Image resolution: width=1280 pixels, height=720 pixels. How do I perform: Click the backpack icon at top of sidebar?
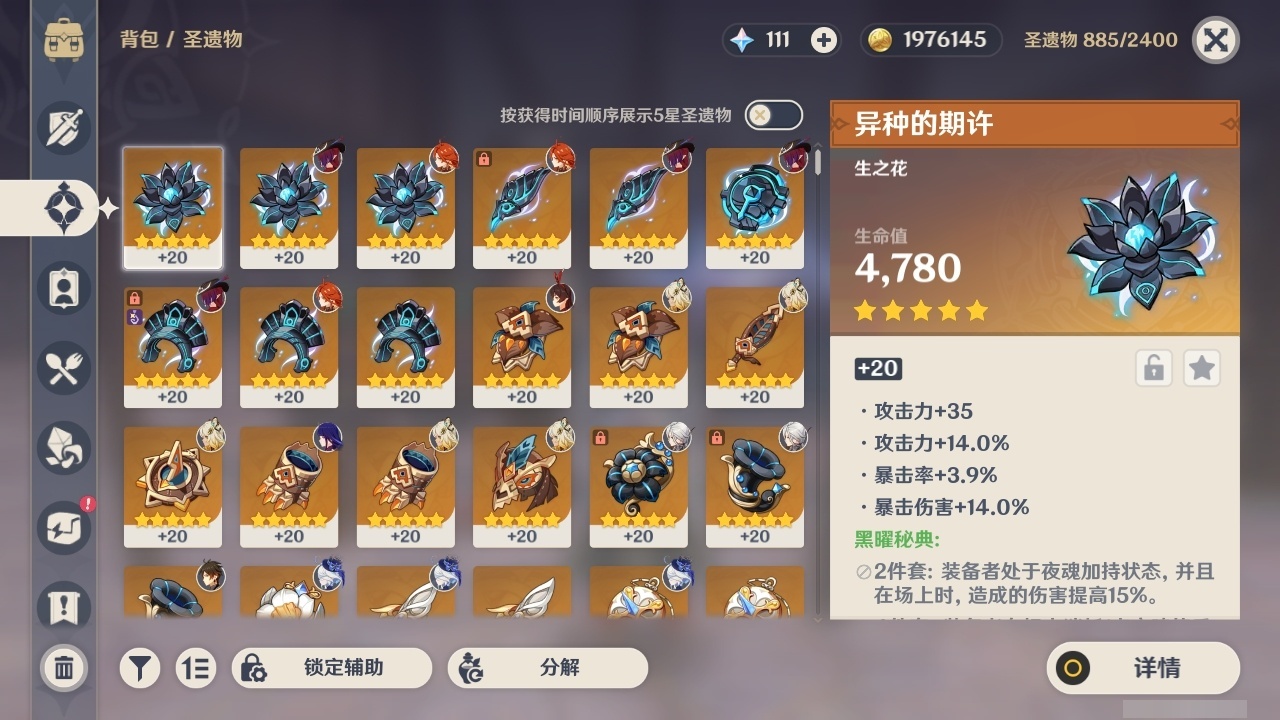pos(62,40)
